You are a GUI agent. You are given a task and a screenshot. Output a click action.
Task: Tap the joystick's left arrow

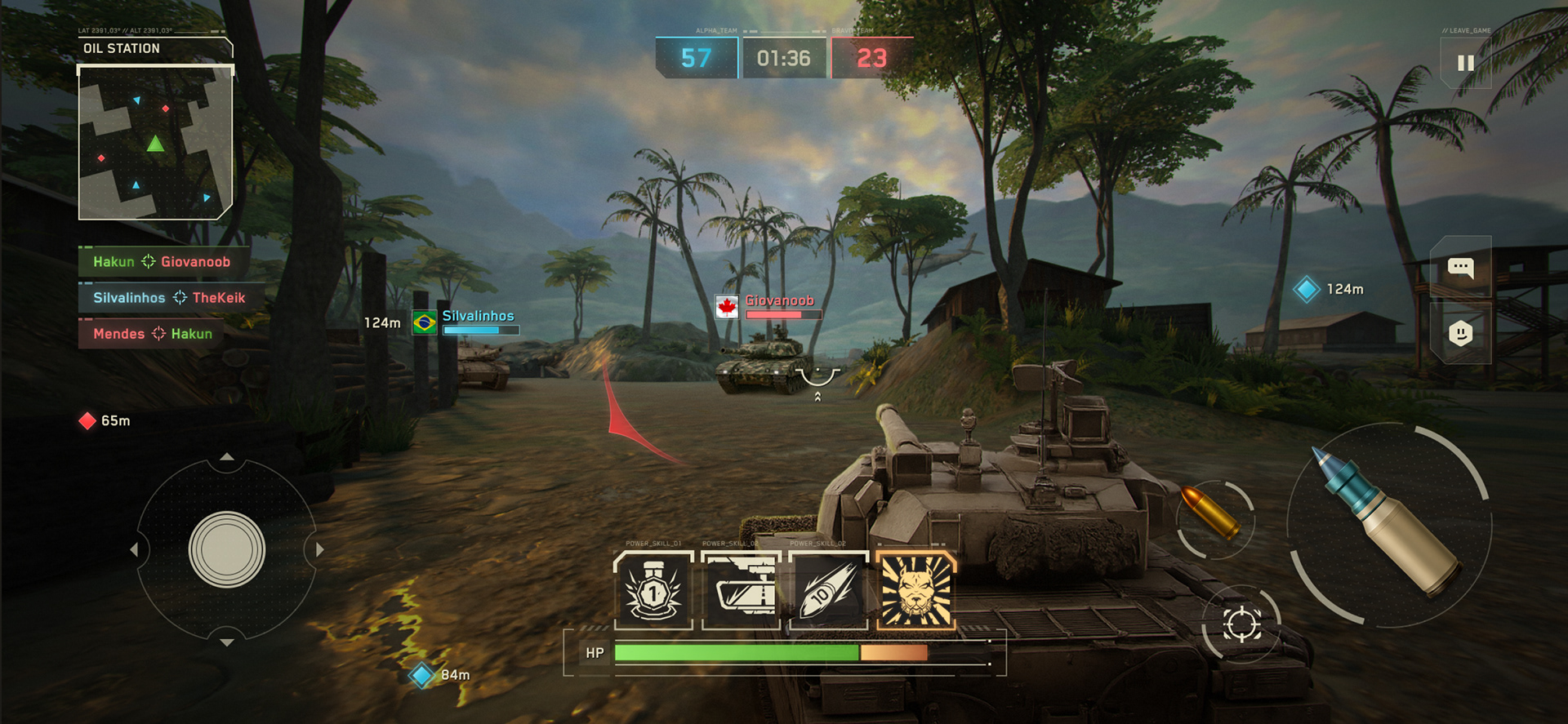point(134,550)
